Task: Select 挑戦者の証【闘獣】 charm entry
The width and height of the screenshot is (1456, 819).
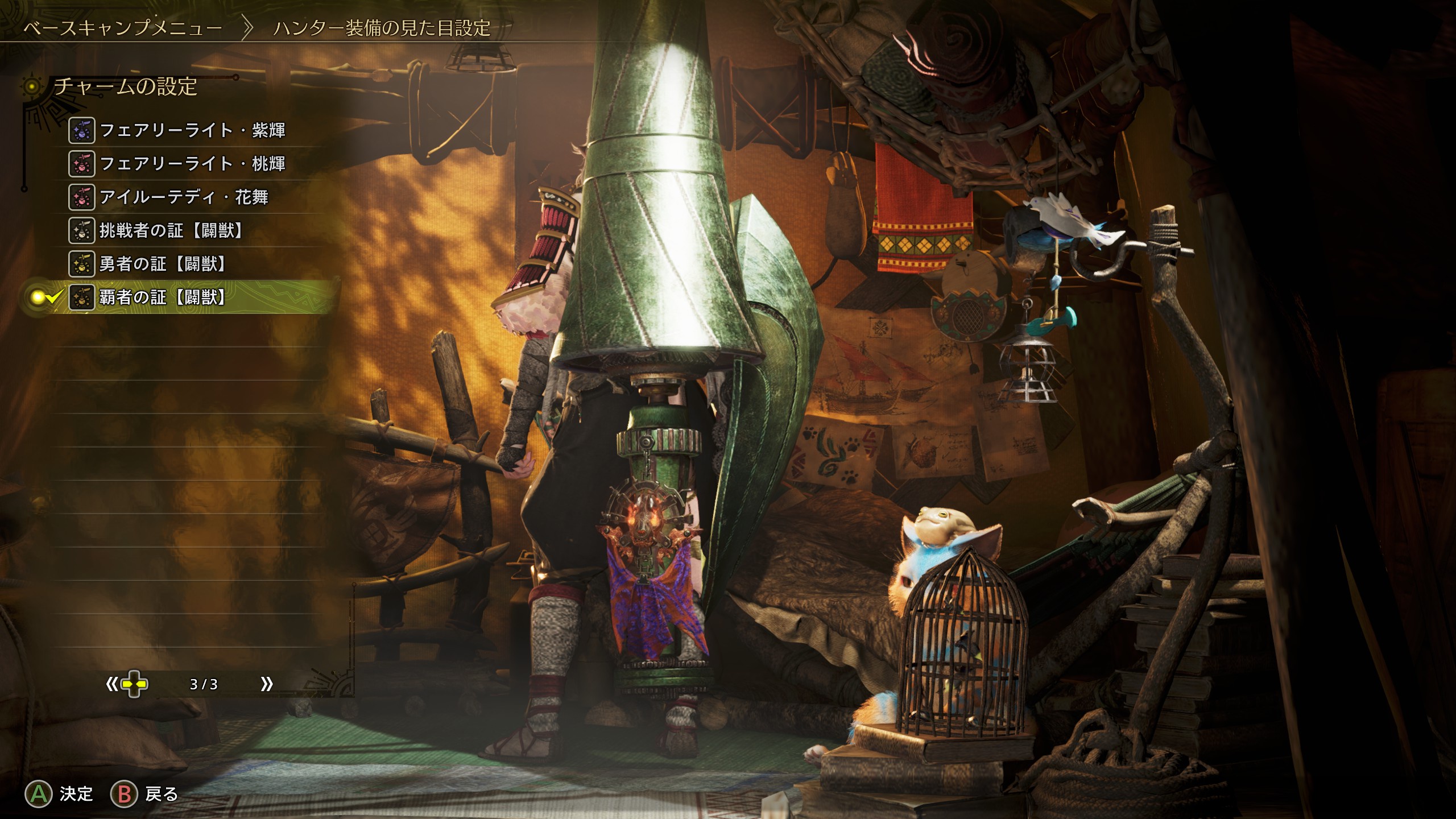Action: point(172,231)
